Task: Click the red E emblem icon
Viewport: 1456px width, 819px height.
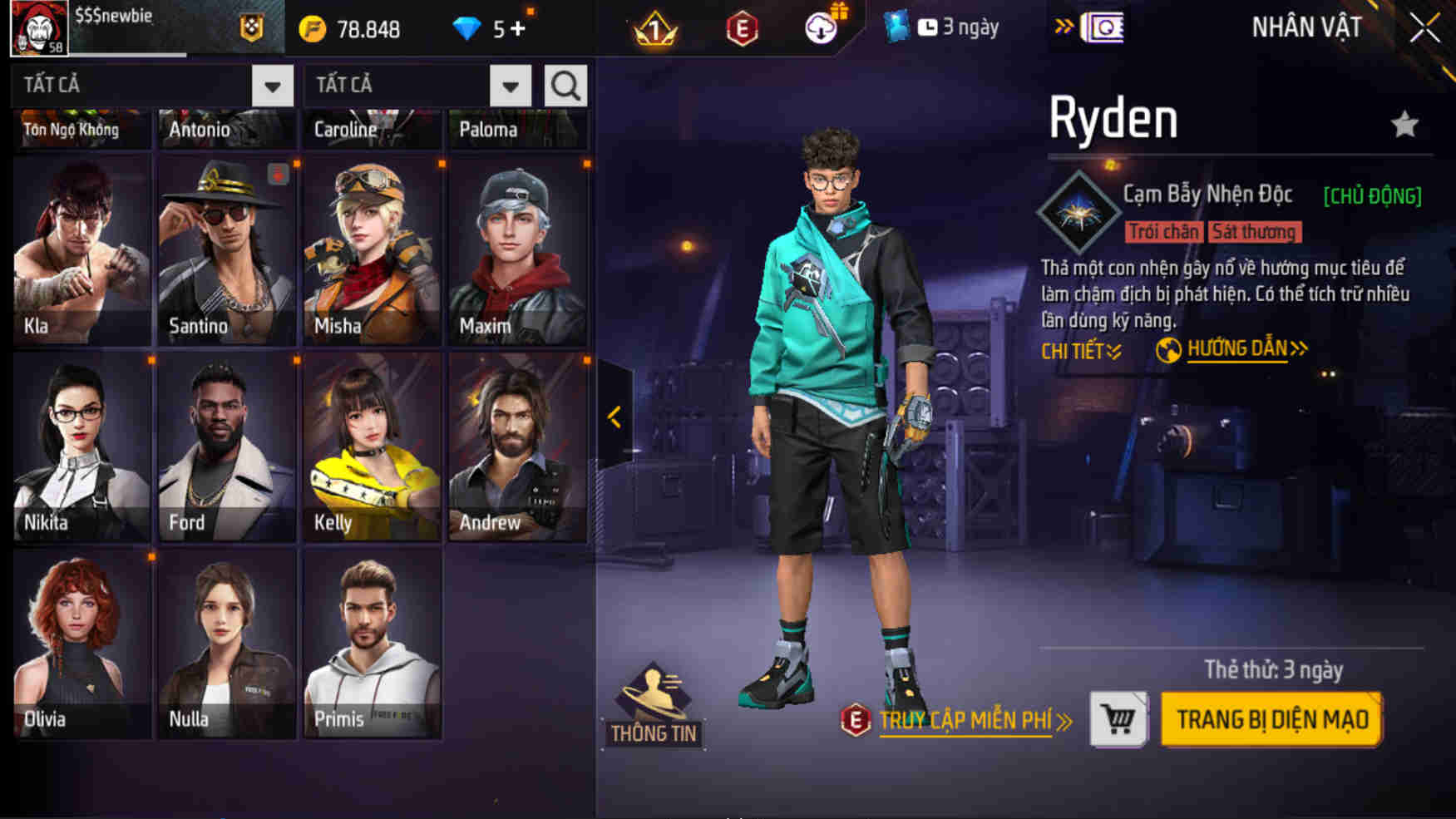Action: [738, 26]
